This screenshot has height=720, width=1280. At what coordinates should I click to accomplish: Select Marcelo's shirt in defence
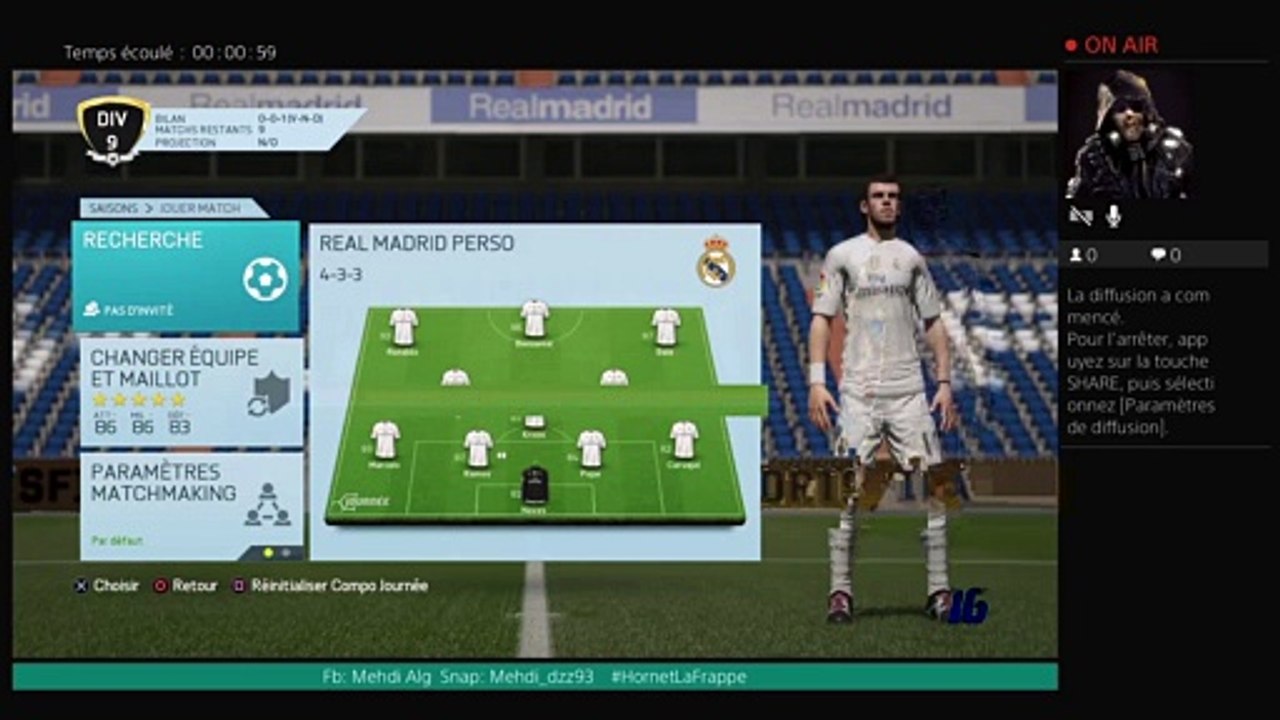[x=385, y=440]
